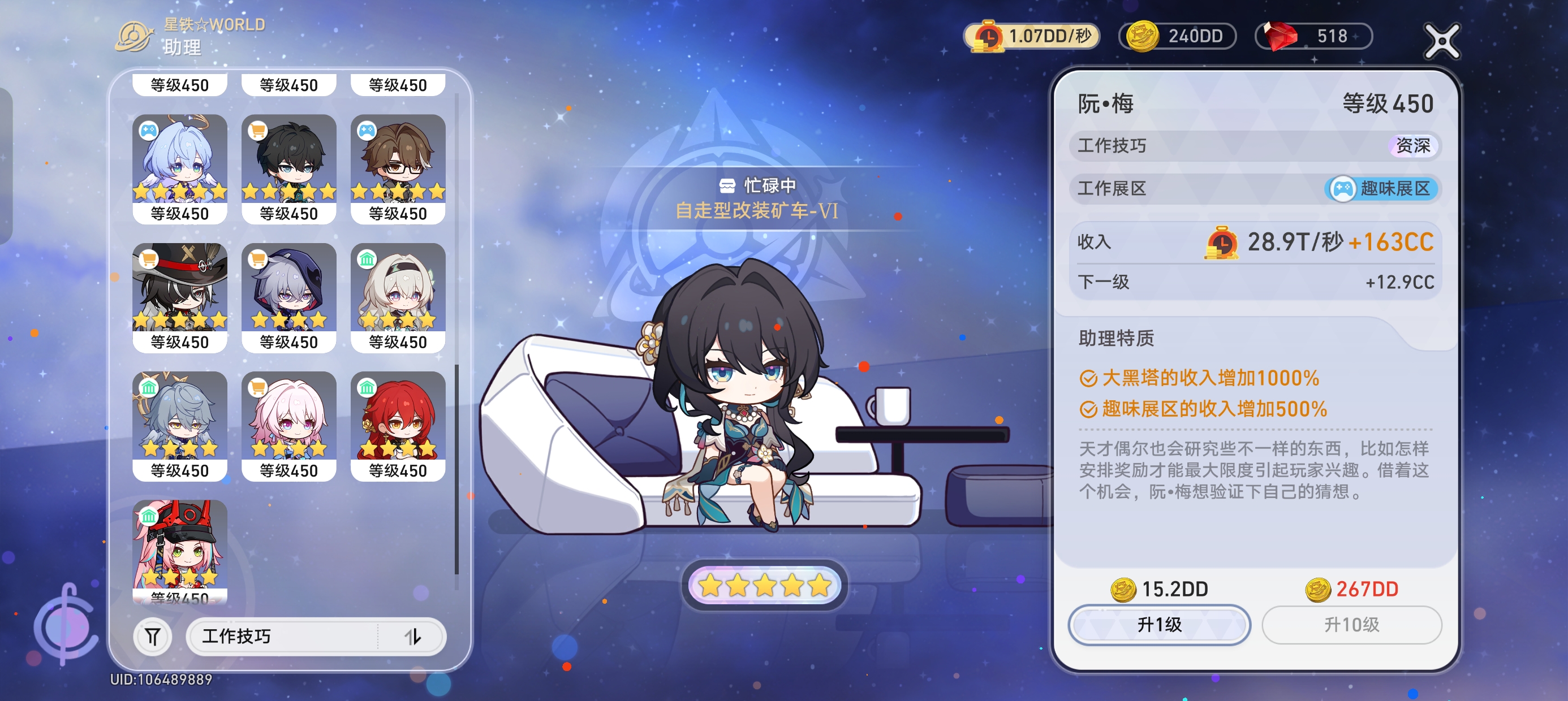Image resolution: width=1568 pixels, height=701 pixels.
Task: Choose the black-haired boy assistant portrait
Action: [x=288, y=158]
